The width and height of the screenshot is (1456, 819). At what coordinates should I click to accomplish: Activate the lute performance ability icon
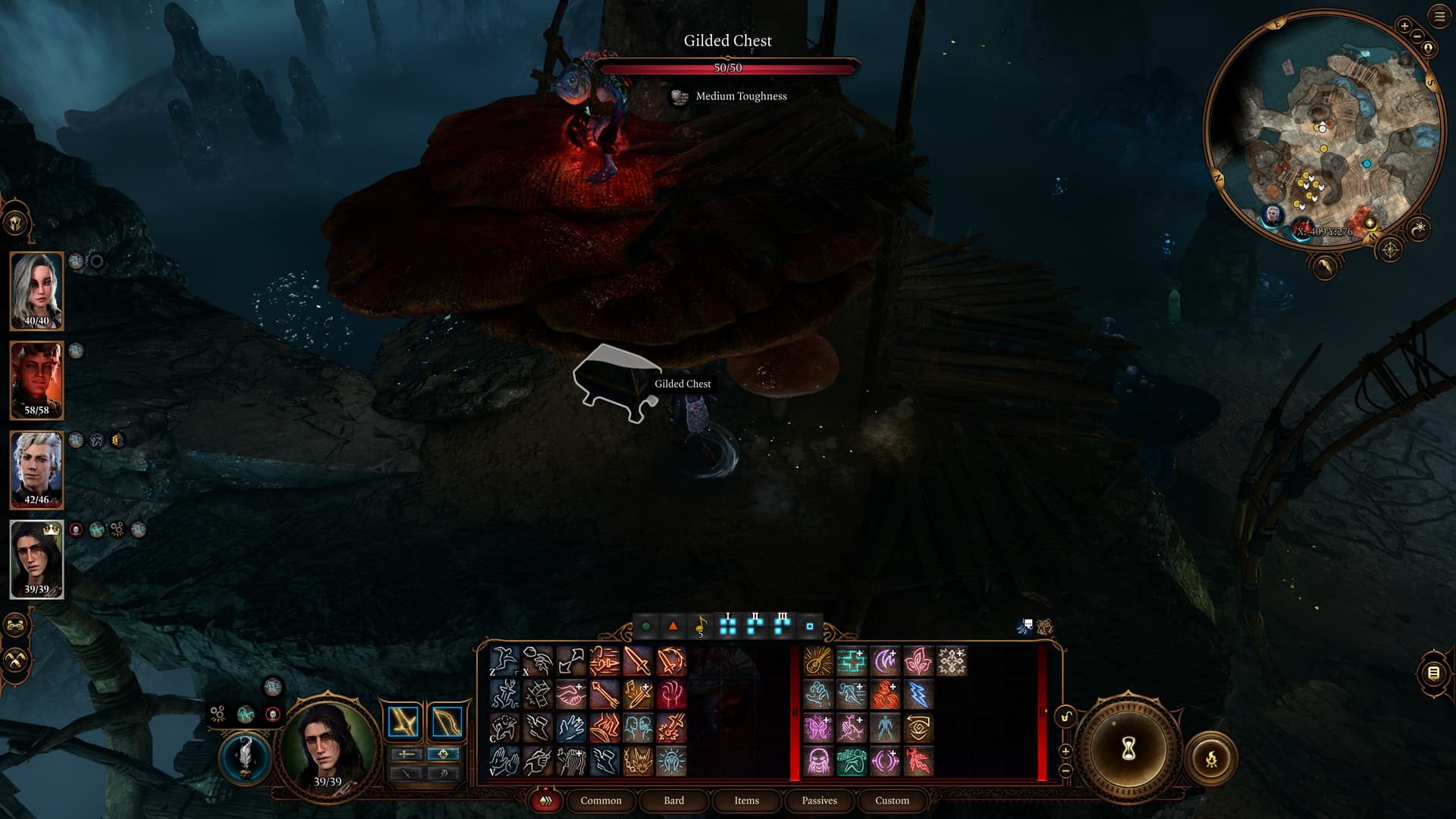(x=818, y=661)
